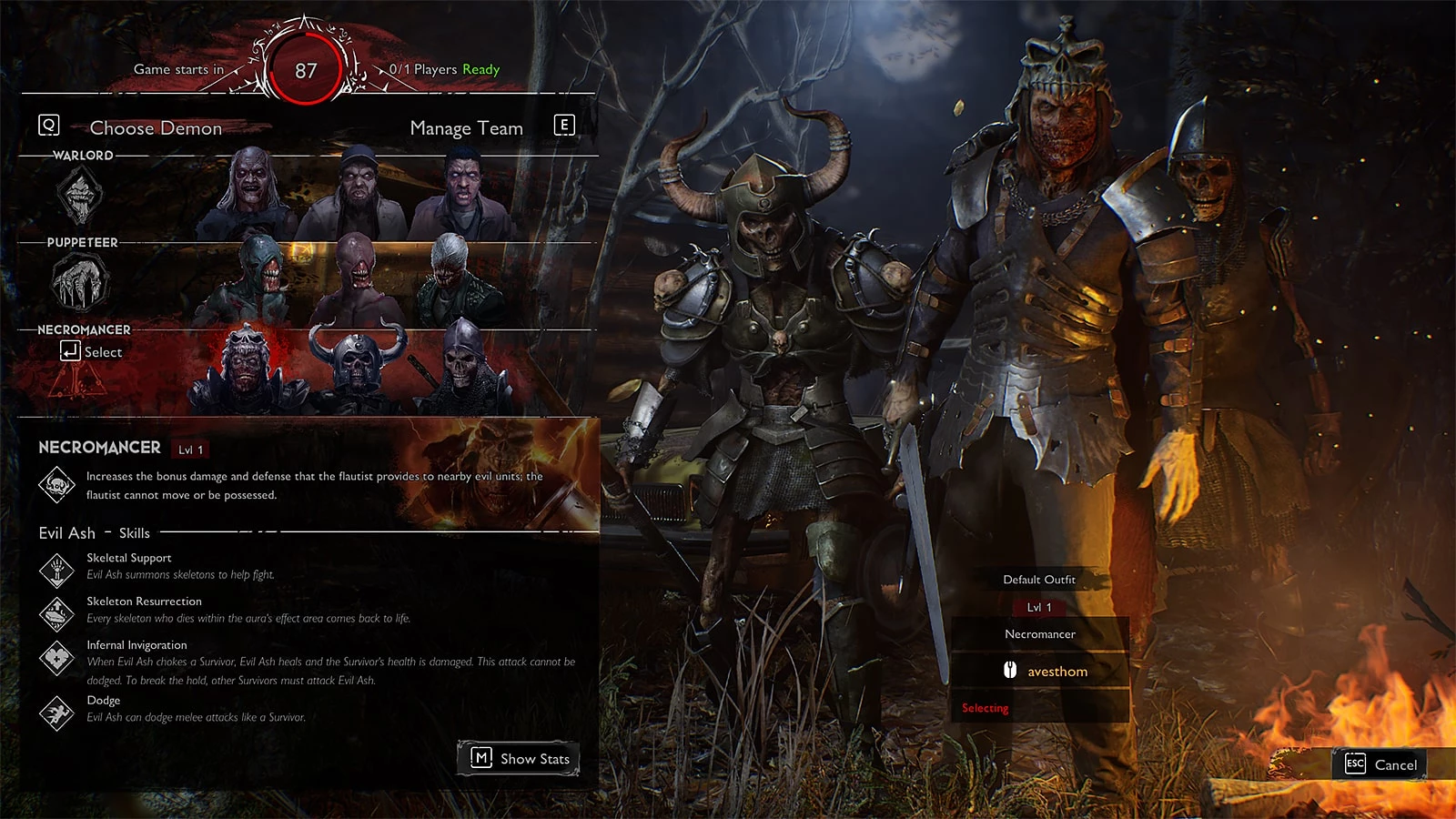Switch to the Choose Demon tab
Image resolution: width=1456 pixels, height=819 pixels.
pos(155,128)
